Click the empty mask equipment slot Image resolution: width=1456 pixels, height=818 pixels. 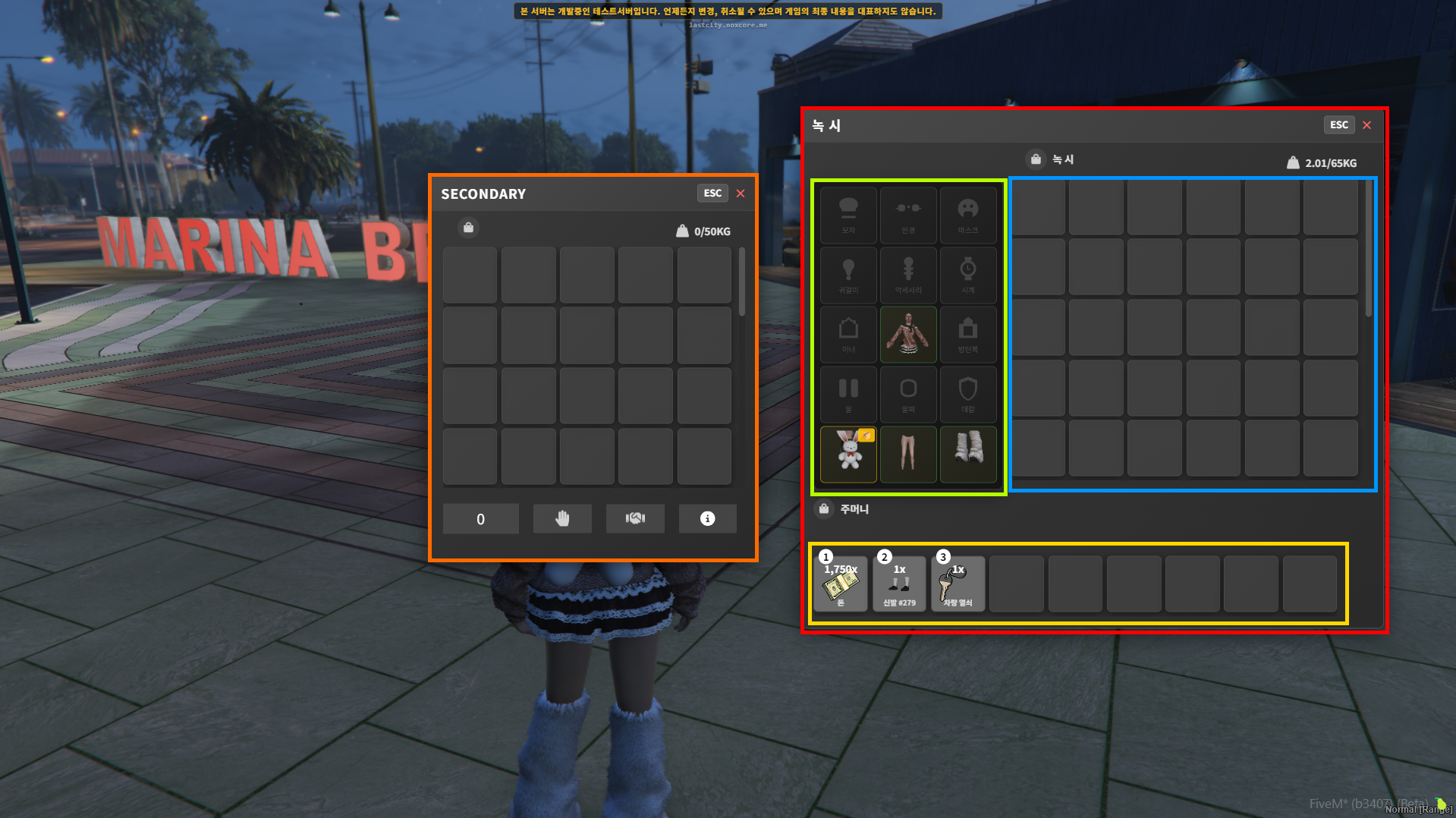967,215
